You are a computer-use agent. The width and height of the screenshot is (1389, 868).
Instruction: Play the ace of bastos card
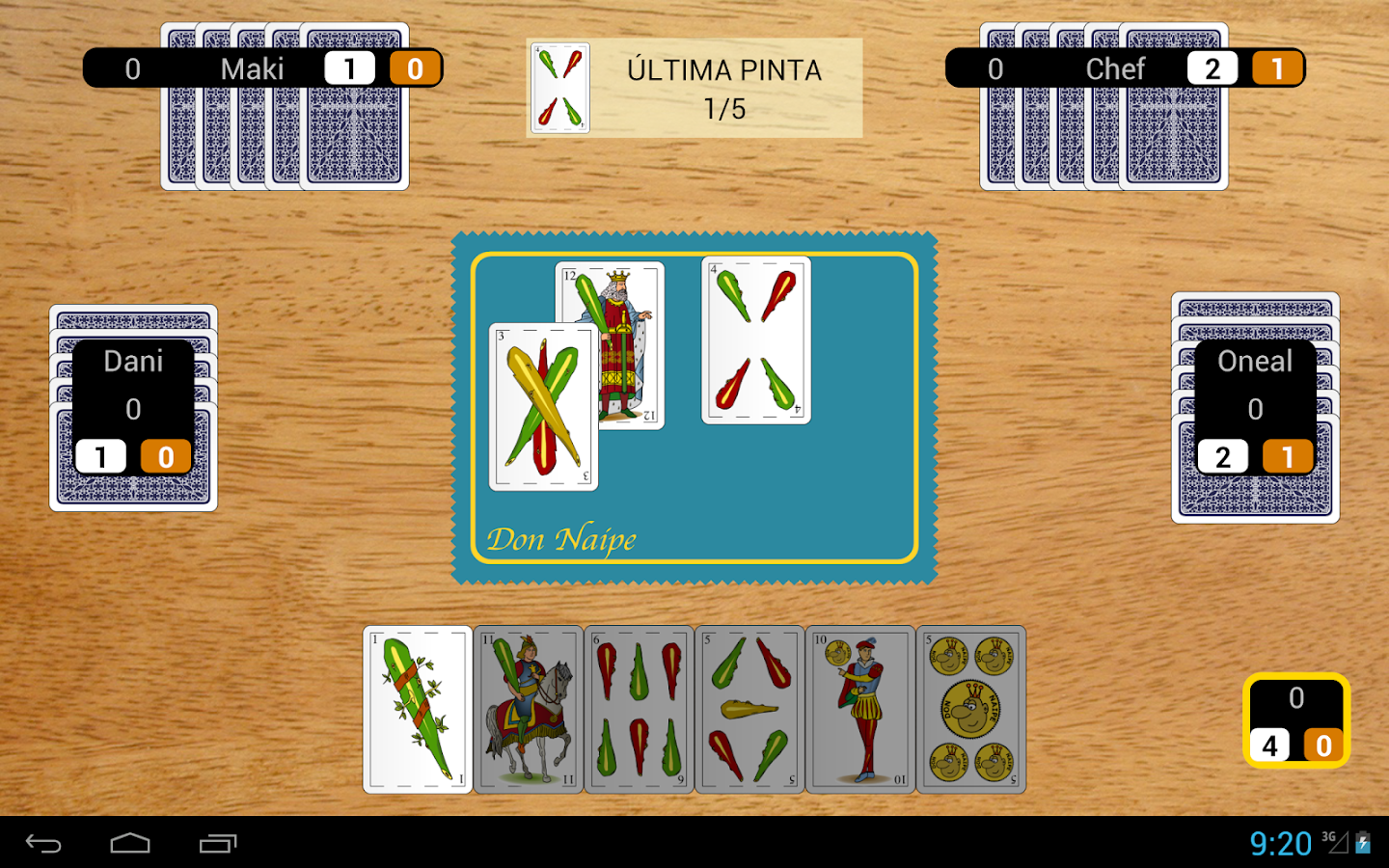coord(418,710)
